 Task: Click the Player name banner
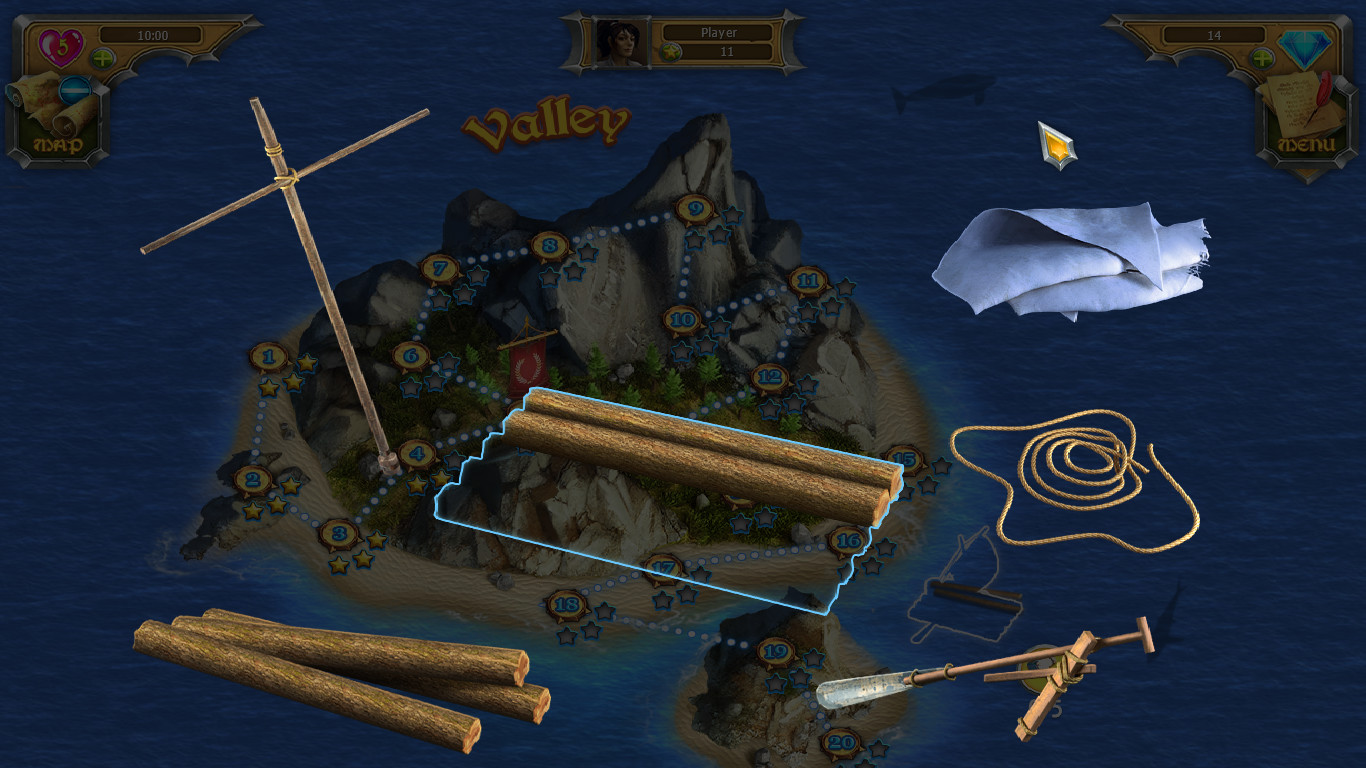[x=720, y=32]
